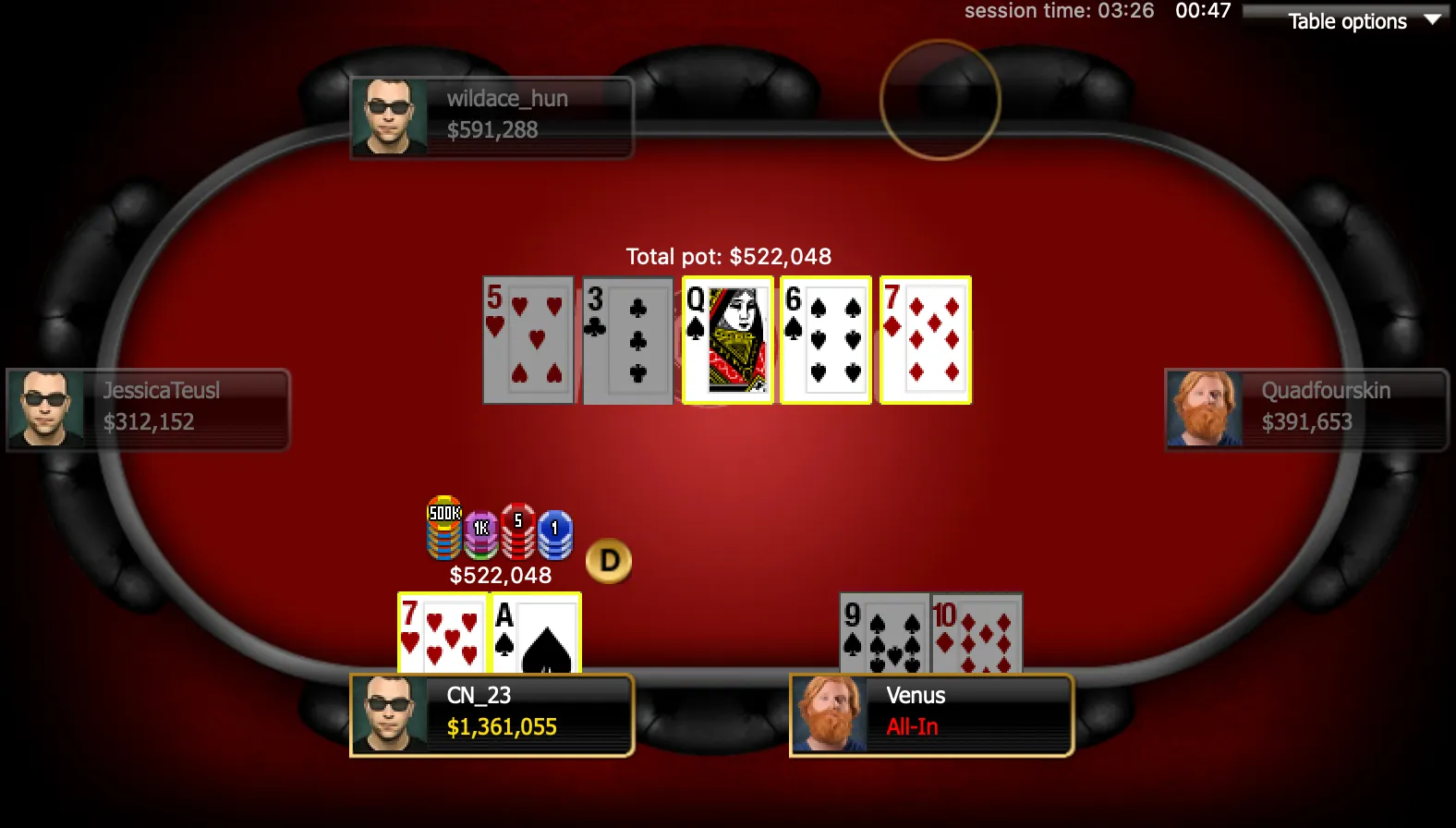Select the empty seat circle at top

click(x=940, y=99)
